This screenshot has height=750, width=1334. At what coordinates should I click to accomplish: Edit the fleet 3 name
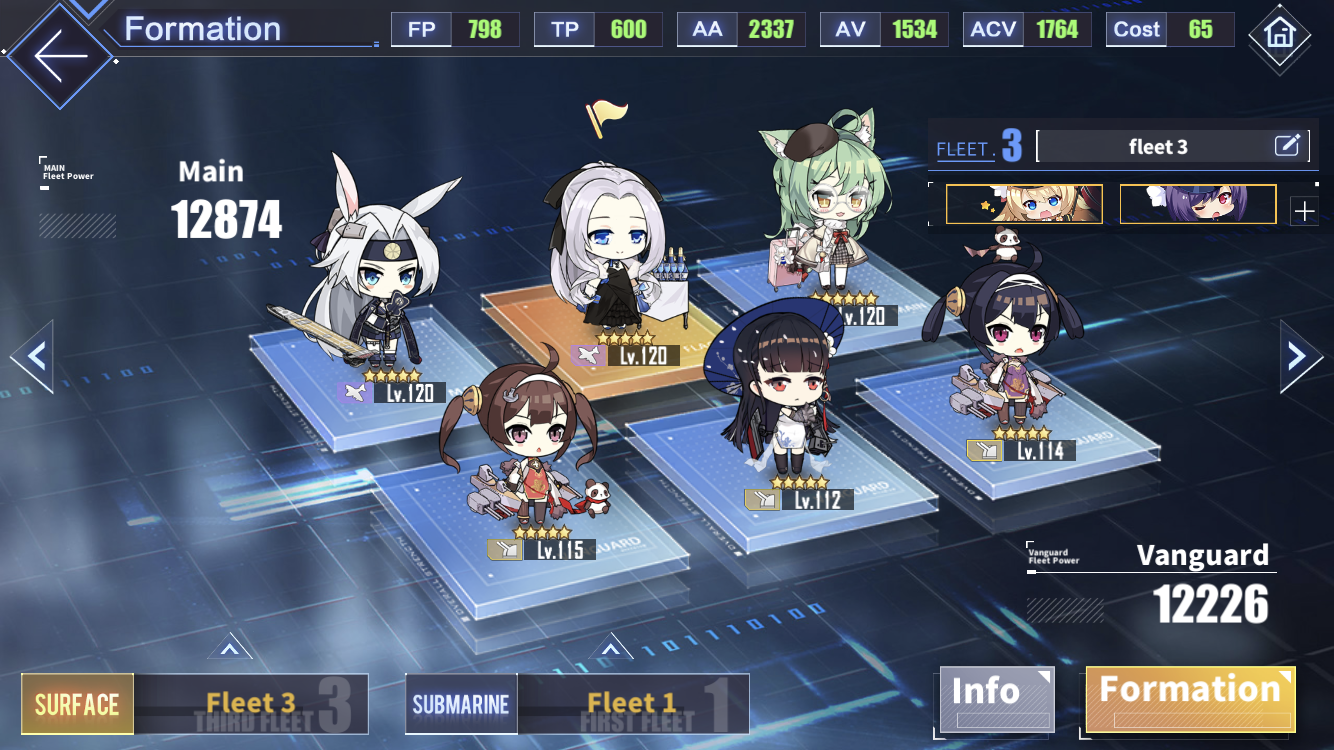[1287, 146]
